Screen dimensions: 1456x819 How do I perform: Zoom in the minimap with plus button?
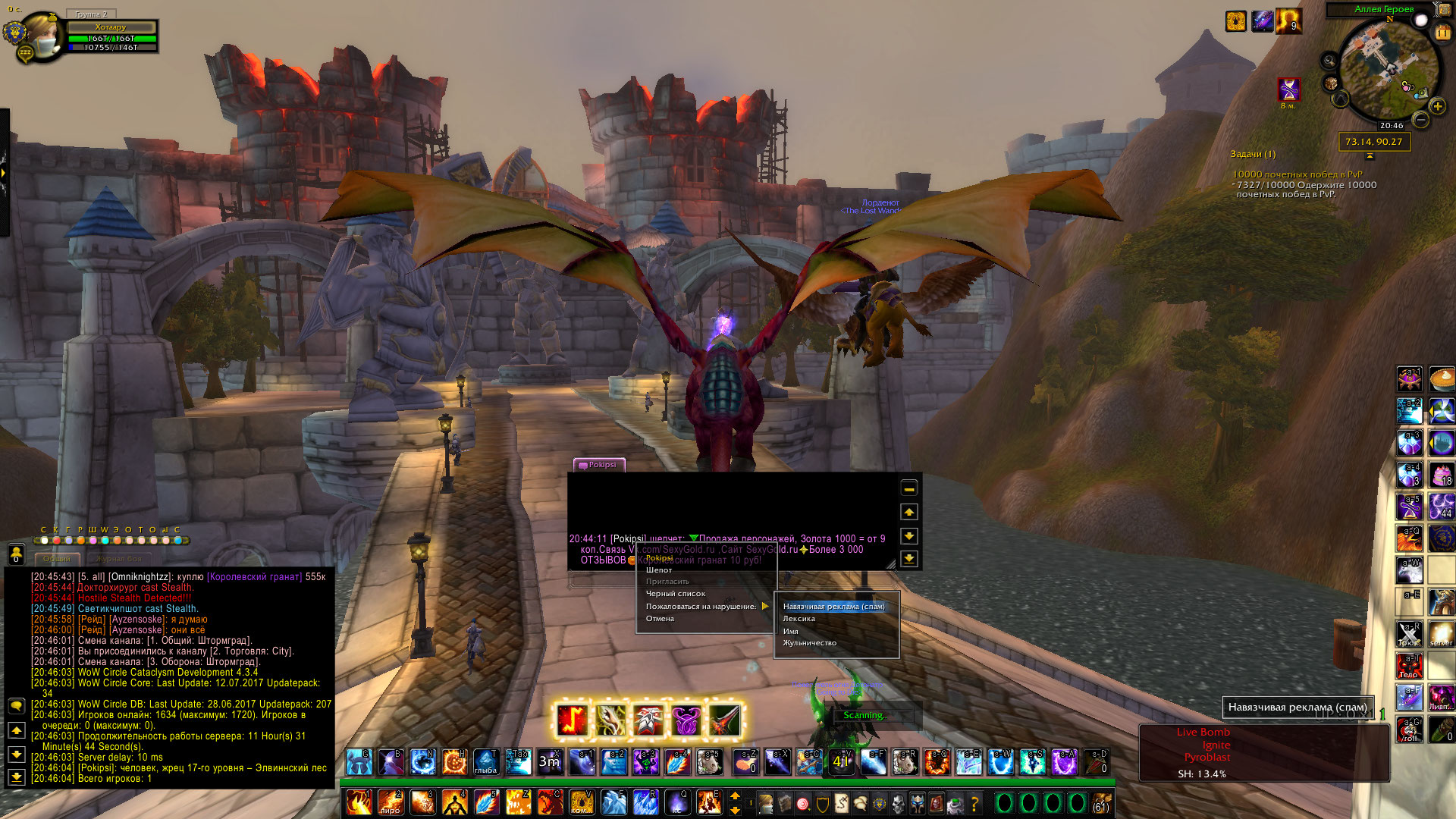click(x=1438, y=107)
